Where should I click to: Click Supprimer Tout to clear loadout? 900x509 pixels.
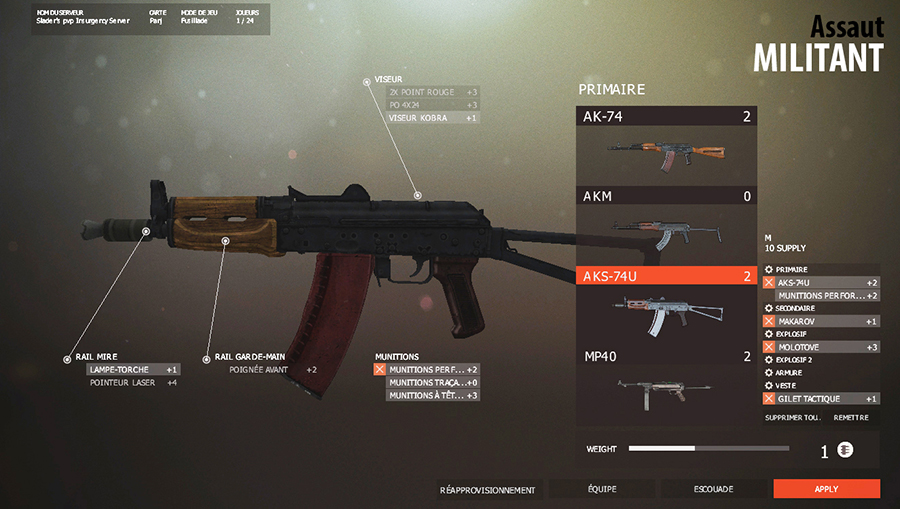click(x=790, y=417)
